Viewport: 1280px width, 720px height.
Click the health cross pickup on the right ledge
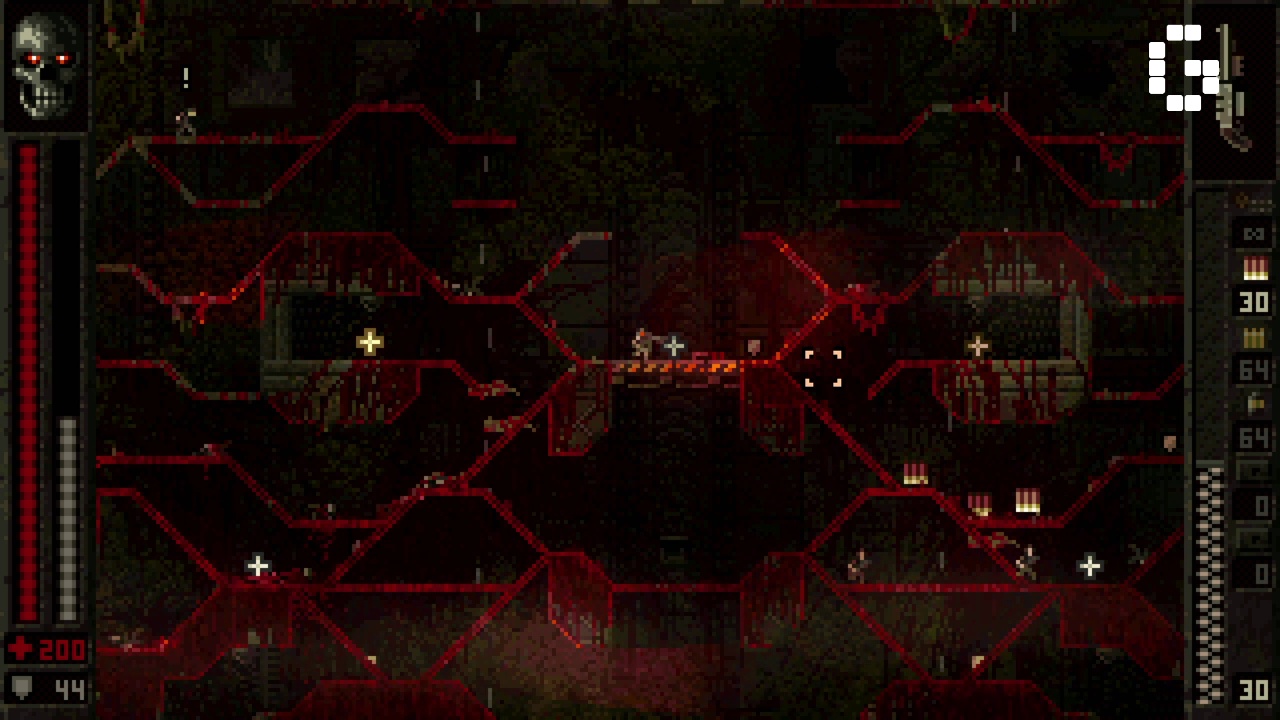[977, 344]
